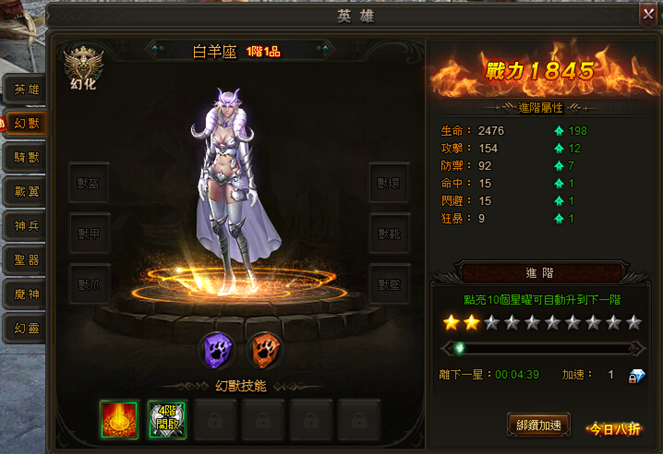Close the 英雄 hero window

pos(648,14)
